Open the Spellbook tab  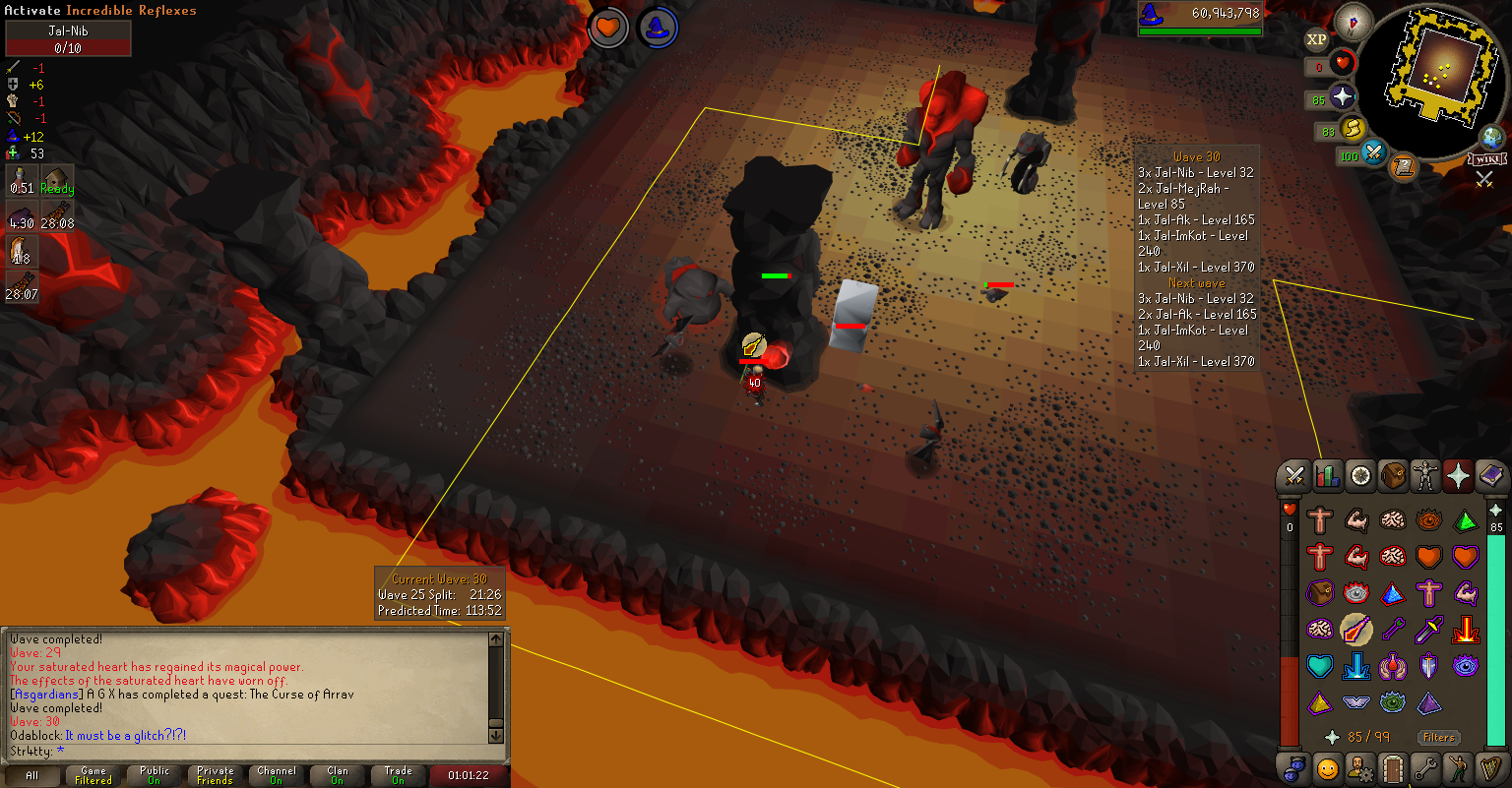point(1490,477)
